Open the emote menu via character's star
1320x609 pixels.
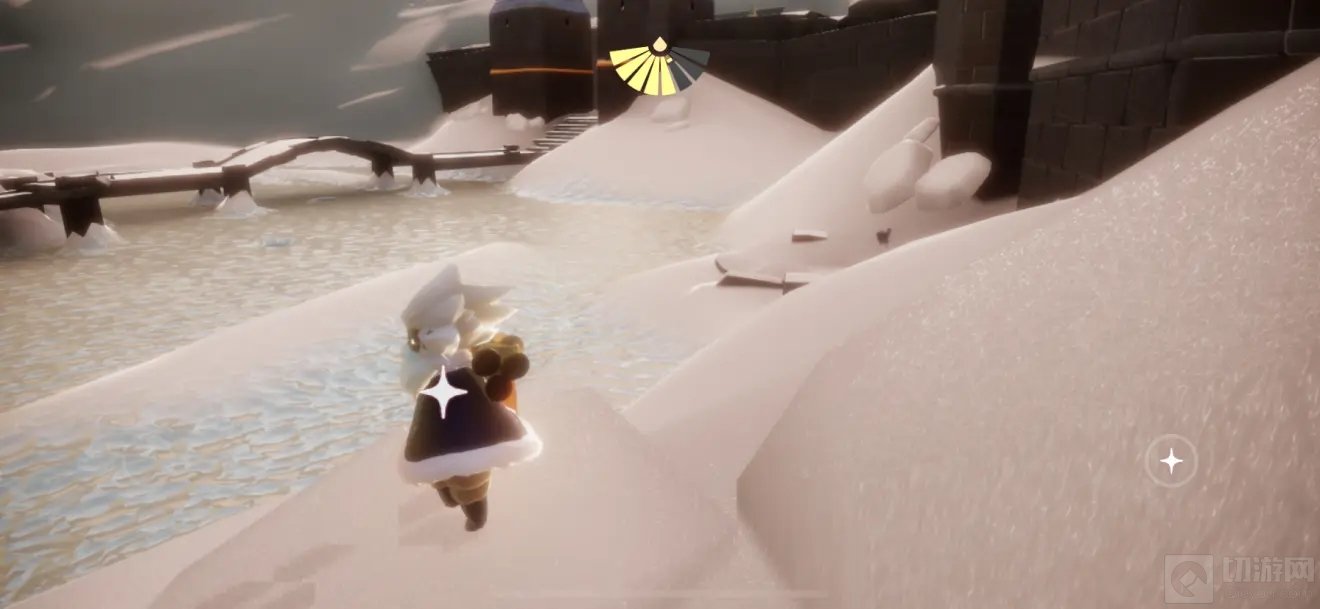[x=443, y=392]
